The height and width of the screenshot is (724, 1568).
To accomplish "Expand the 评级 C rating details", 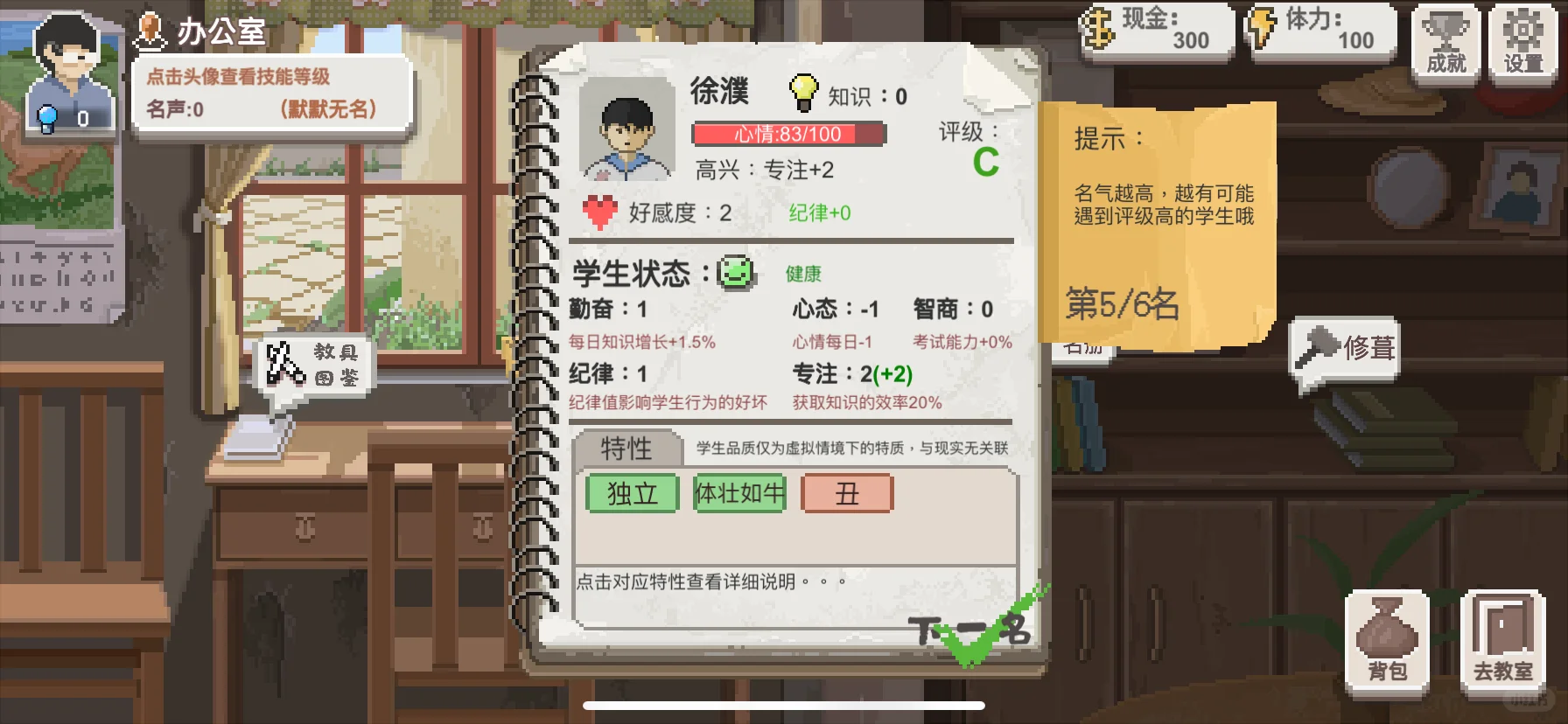I will (x=987, y=162).
